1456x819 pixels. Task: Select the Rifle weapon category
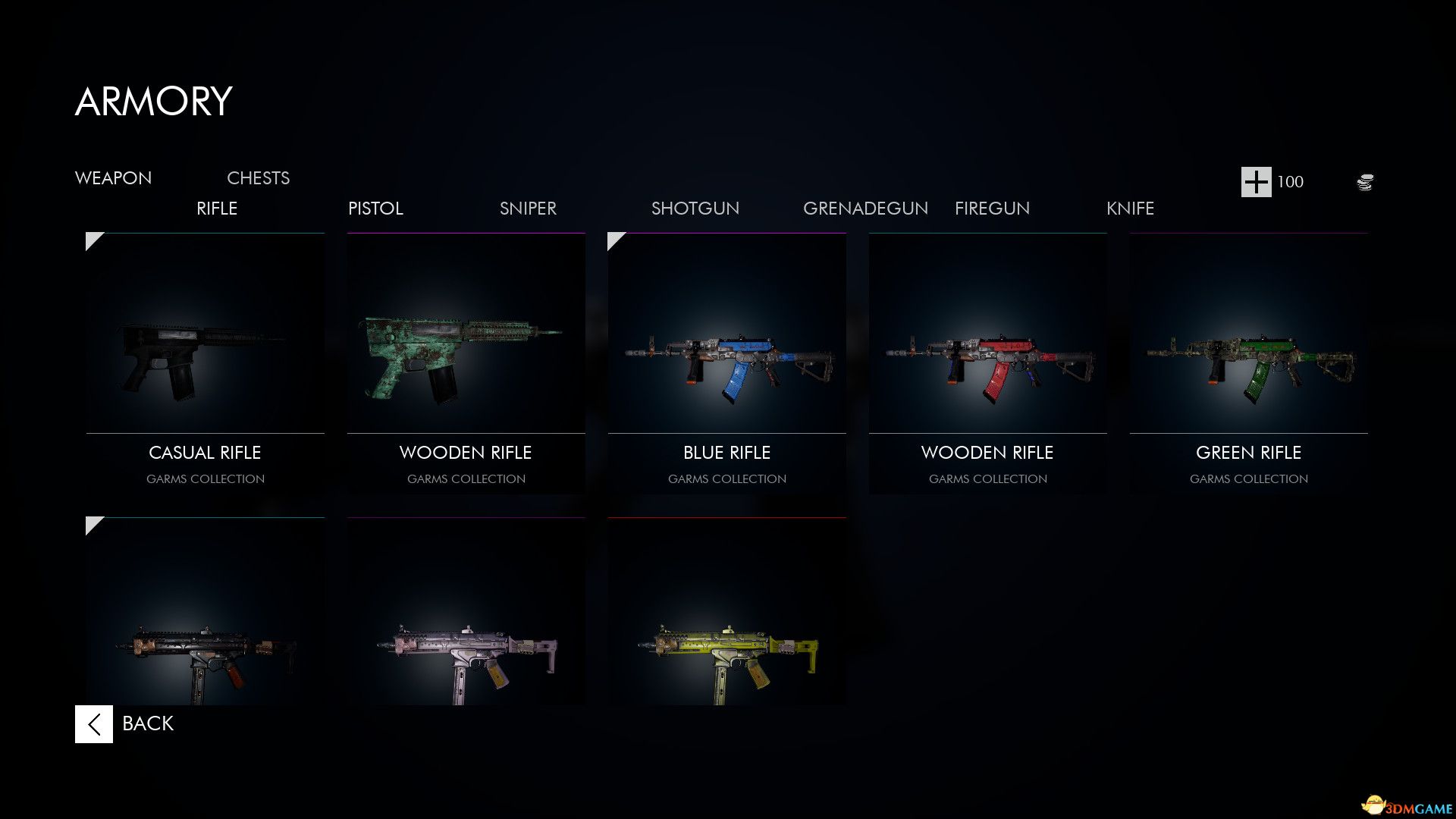point(217,209)
